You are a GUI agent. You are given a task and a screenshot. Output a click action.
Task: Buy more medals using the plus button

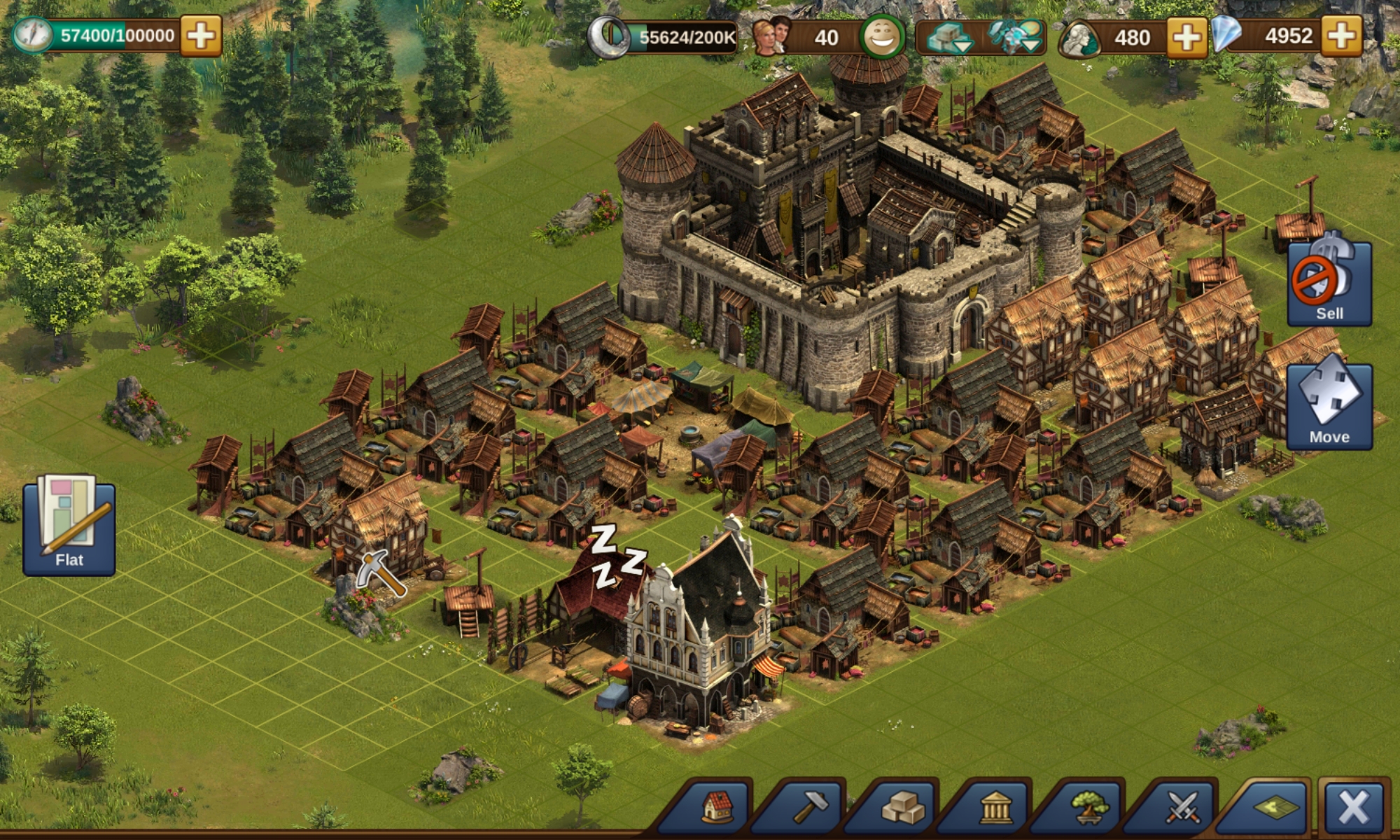click(x=1187, y=36)
